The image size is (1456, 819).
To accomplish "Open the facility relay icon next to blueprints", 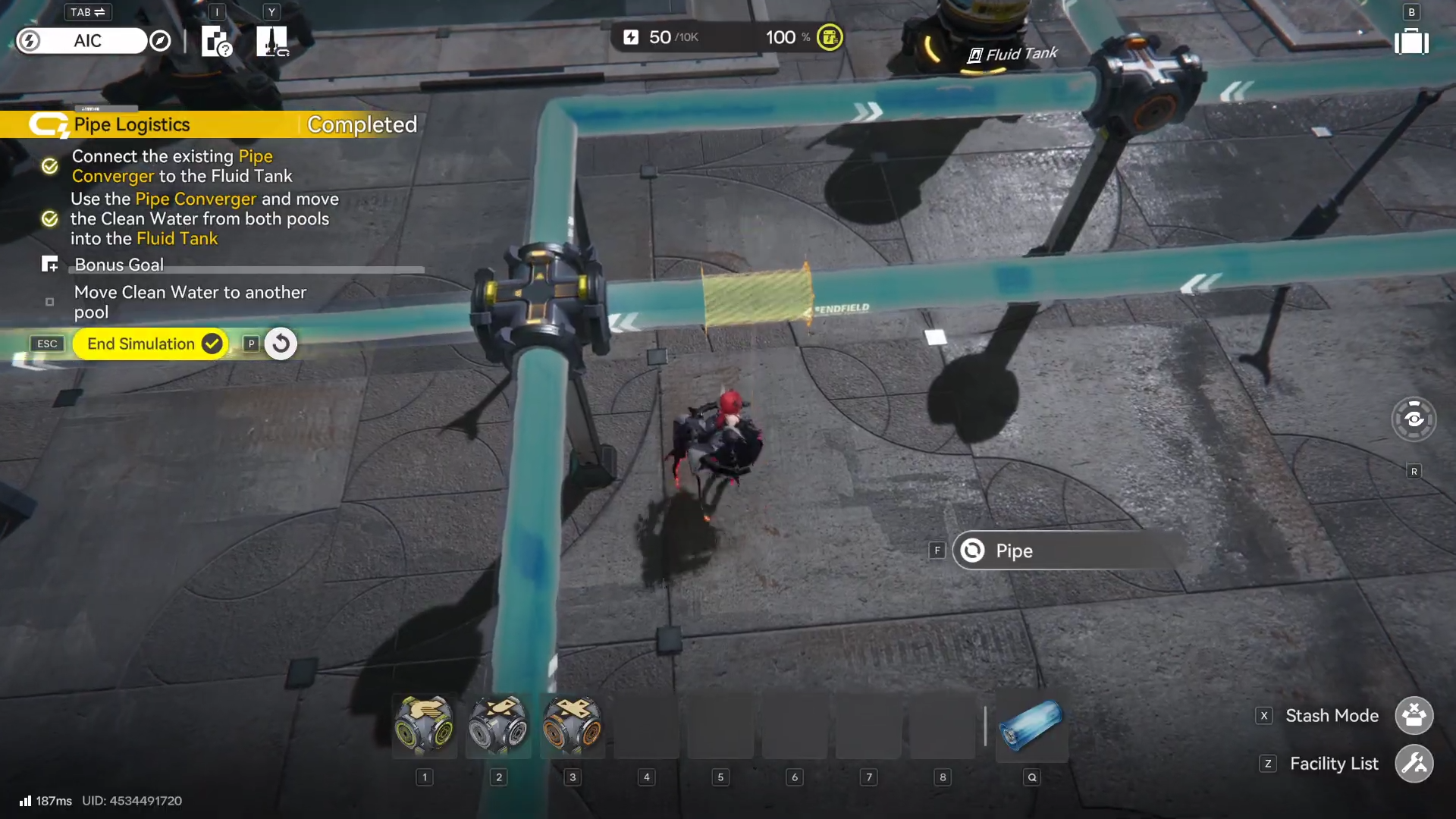I will click(x=271, y=42).
